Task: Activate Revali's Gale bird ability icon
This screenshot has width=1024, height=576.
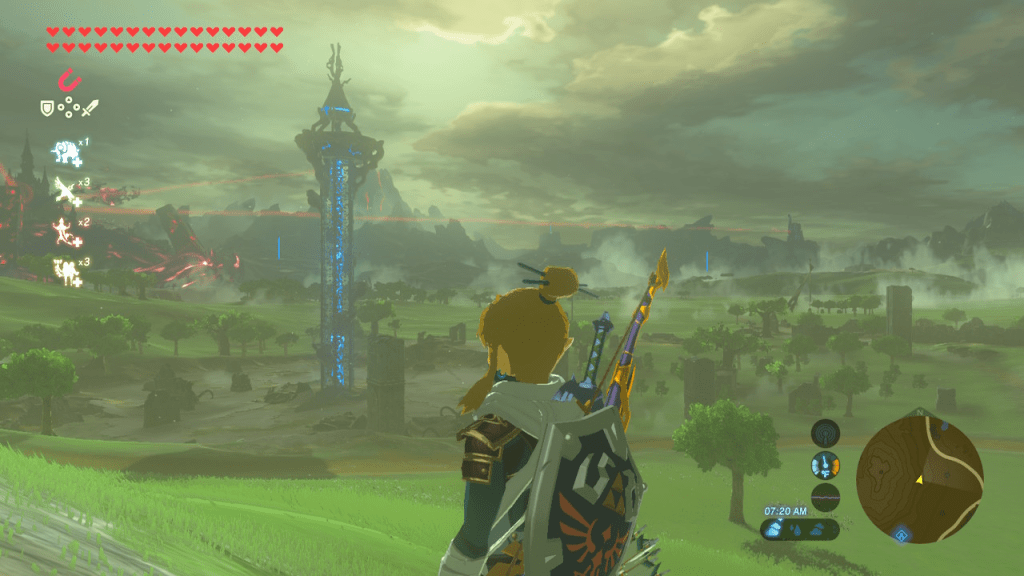Action: coord(66,191)
